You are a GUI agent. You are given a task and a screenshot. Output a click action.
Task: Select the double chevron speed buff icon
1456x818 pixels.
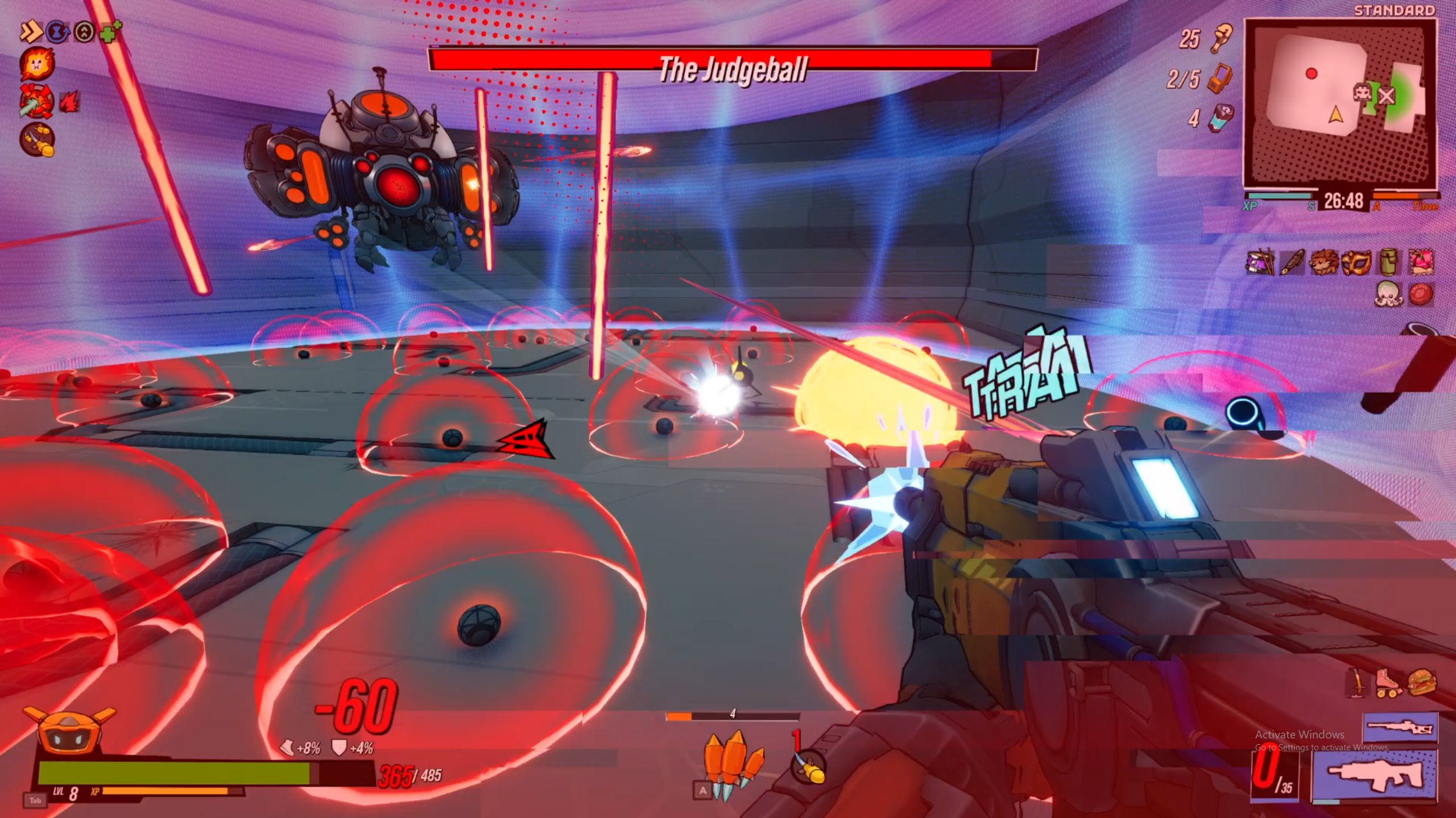click(31, 32)
